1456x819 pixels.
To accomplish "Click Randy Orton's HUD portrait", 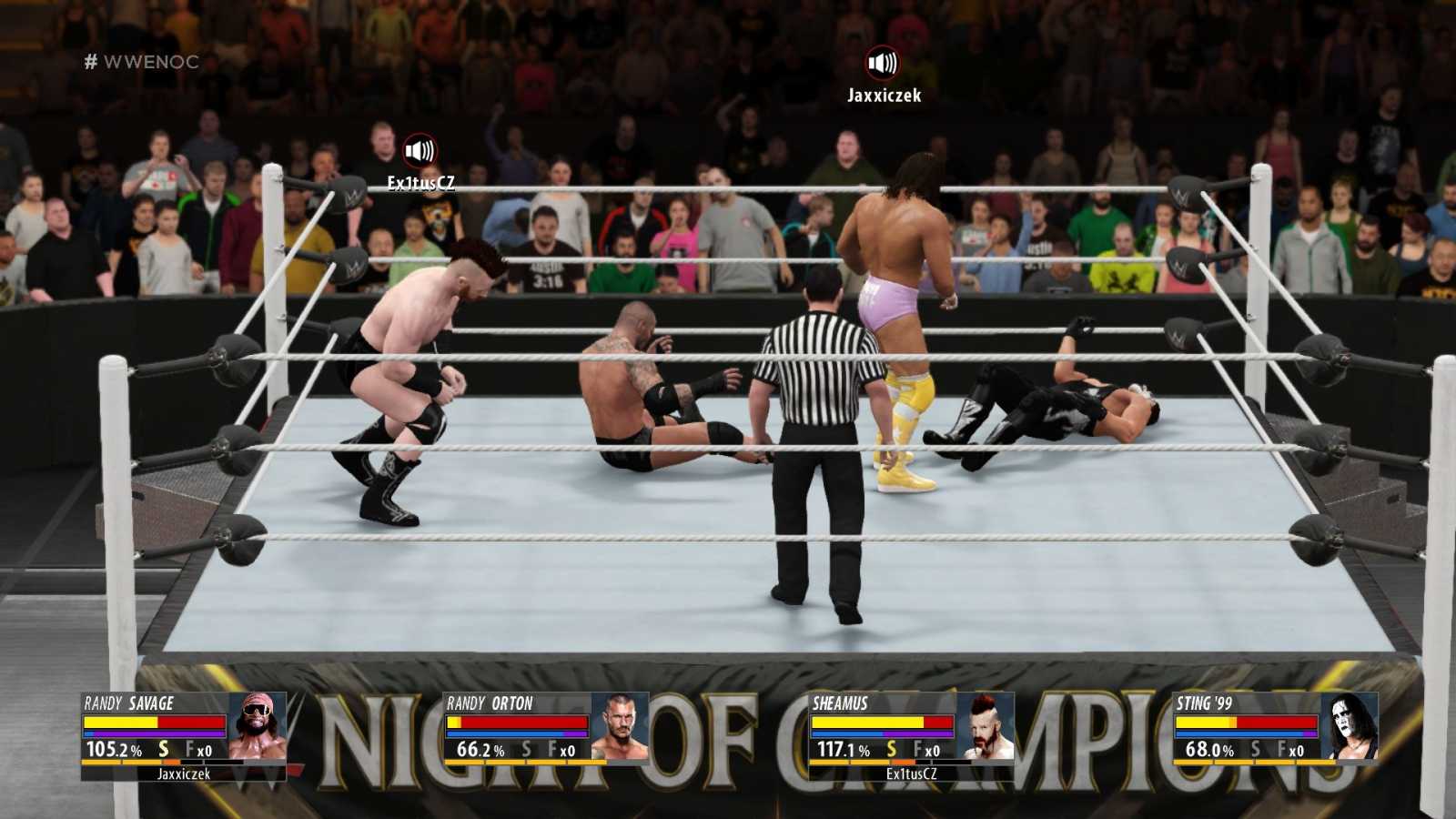I will pos(620,726).
